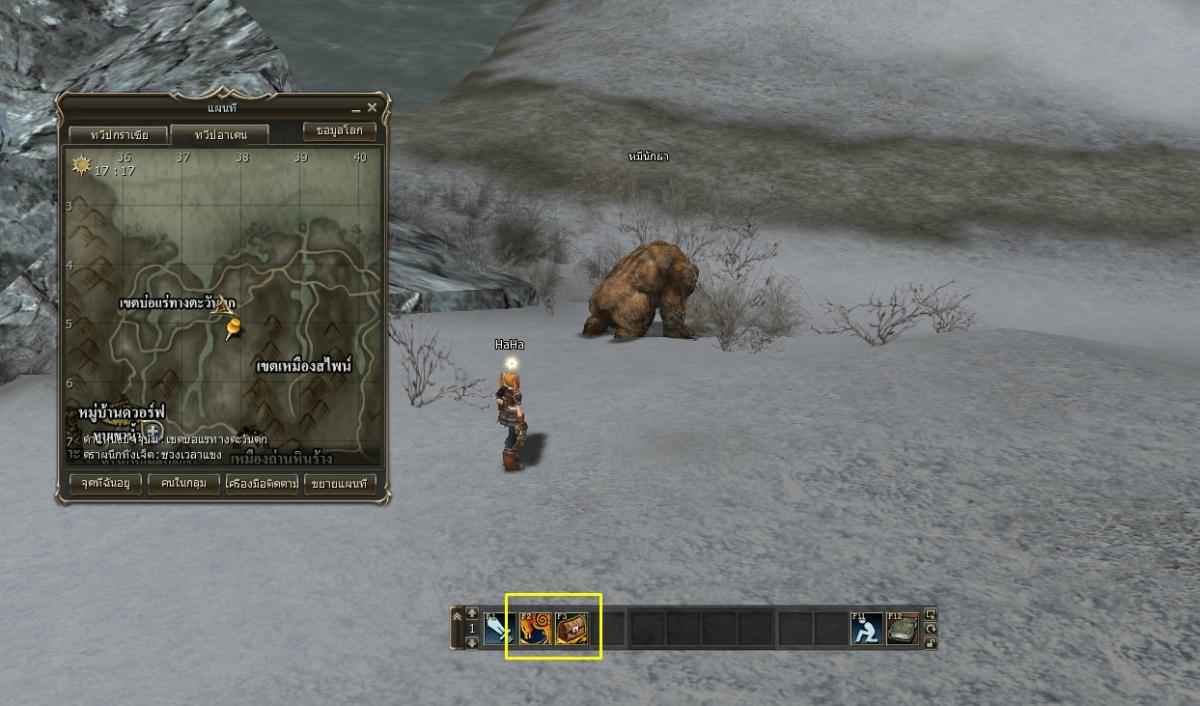
Task: Toggle the hotbar lock icon
Action: pyautogui.click(x=930, y=643)
